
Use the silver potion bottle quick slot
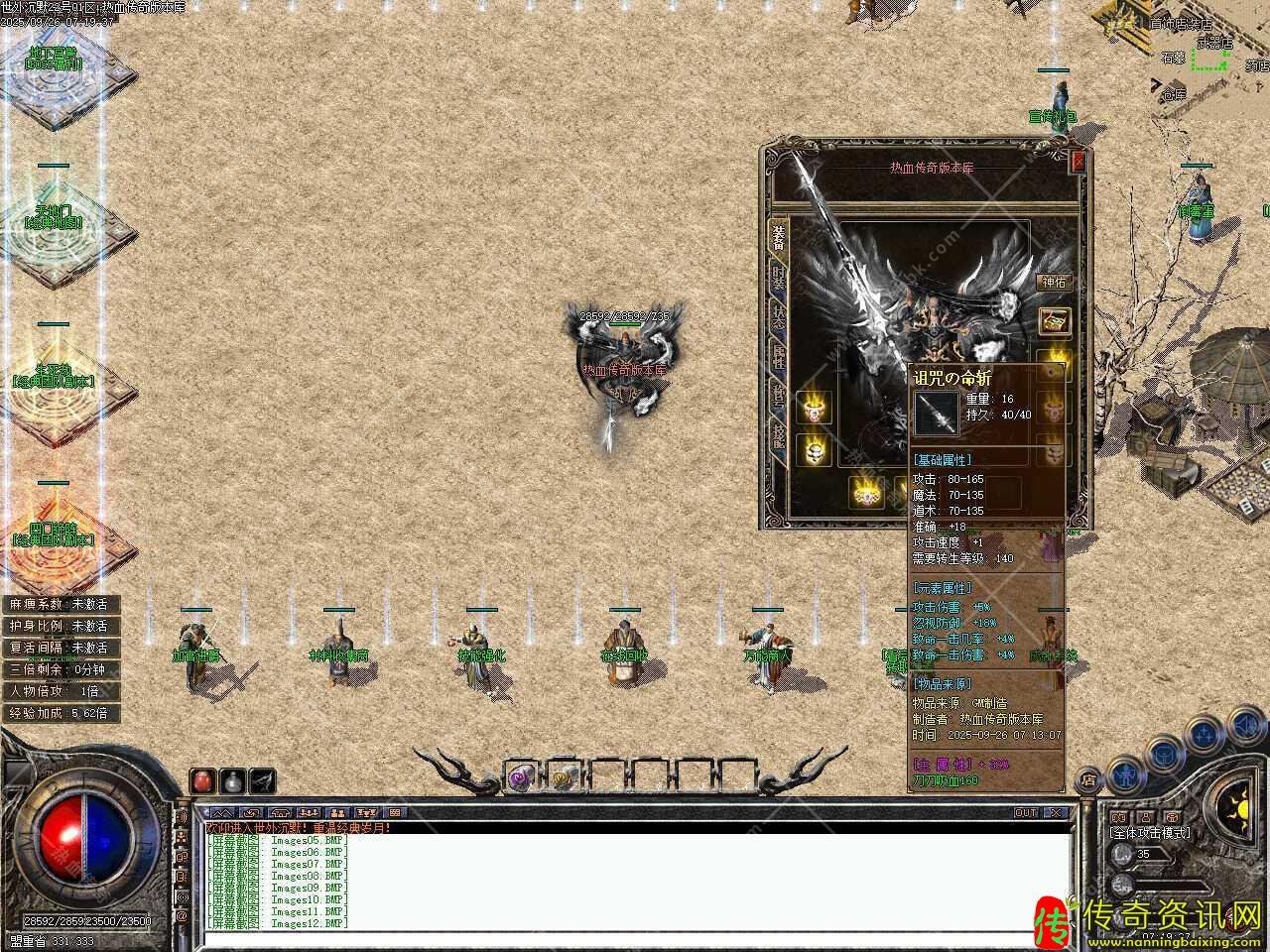[x=232, y=780]
